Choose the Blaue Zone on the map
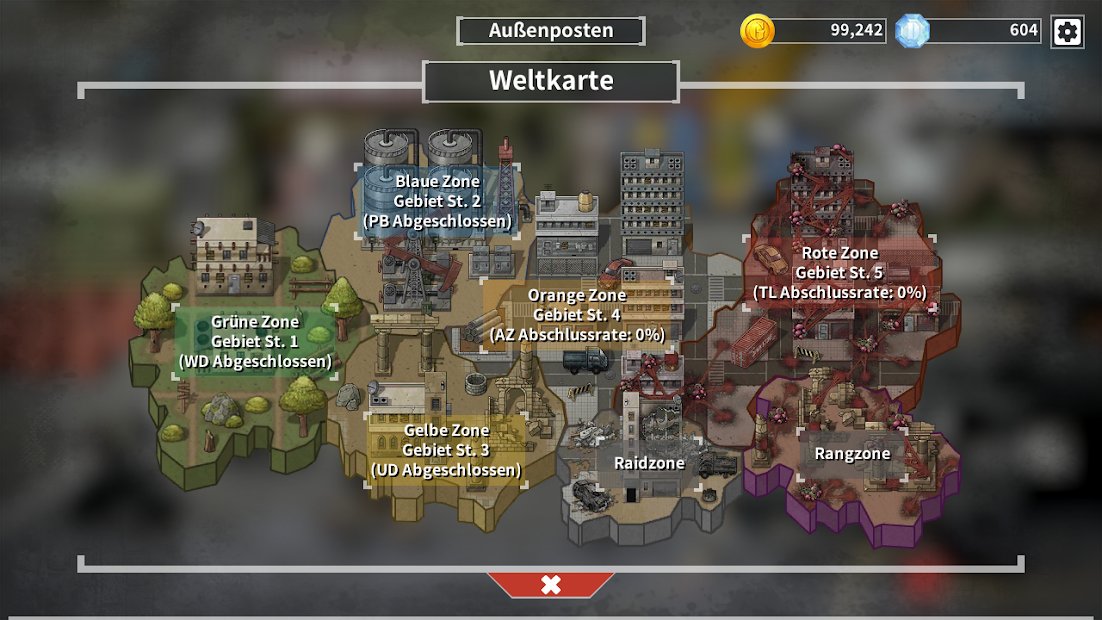Screen dimensions: 1102x620 click(437, 200)
